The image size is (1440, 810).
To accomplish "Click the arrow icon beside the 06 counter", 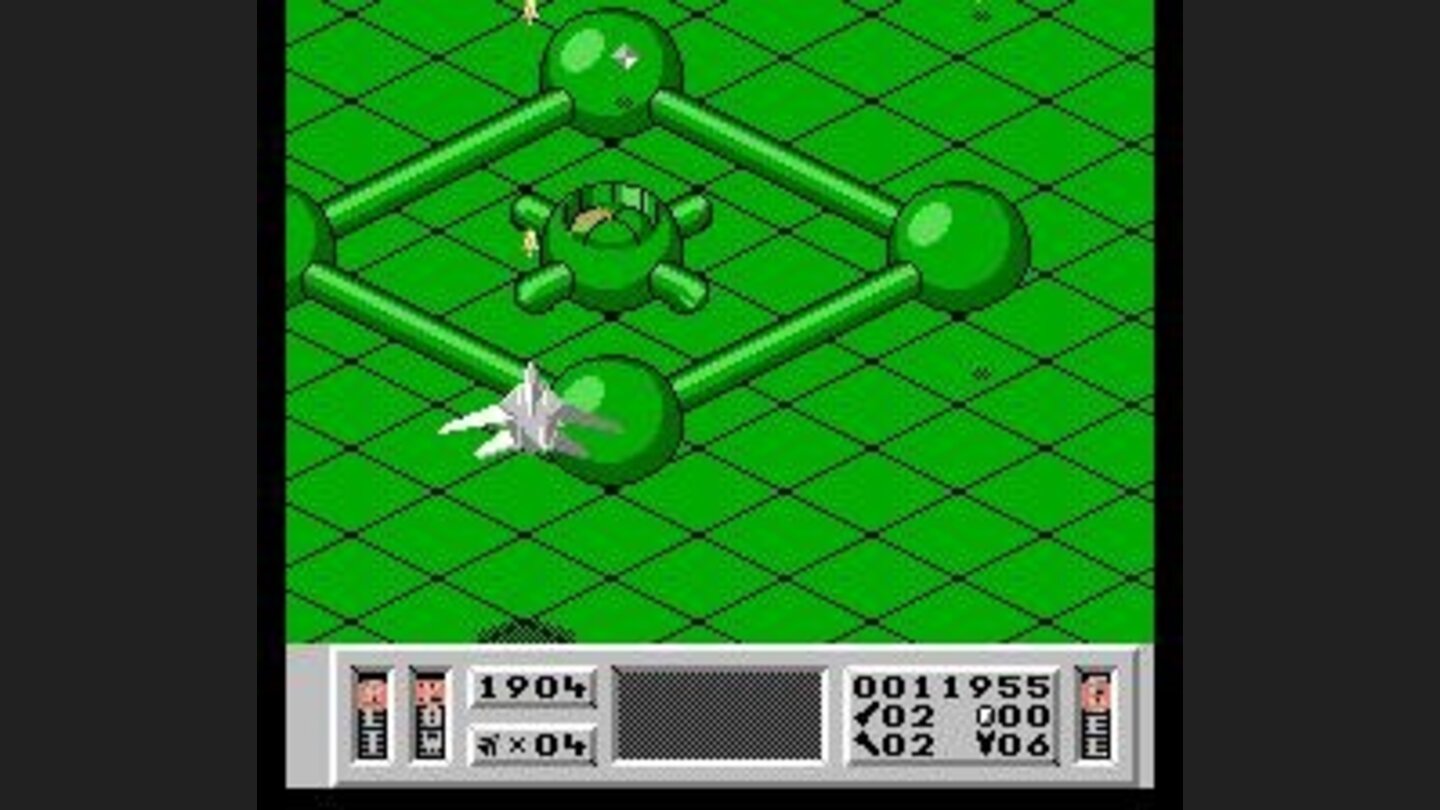I will click(x=986, y=745).
